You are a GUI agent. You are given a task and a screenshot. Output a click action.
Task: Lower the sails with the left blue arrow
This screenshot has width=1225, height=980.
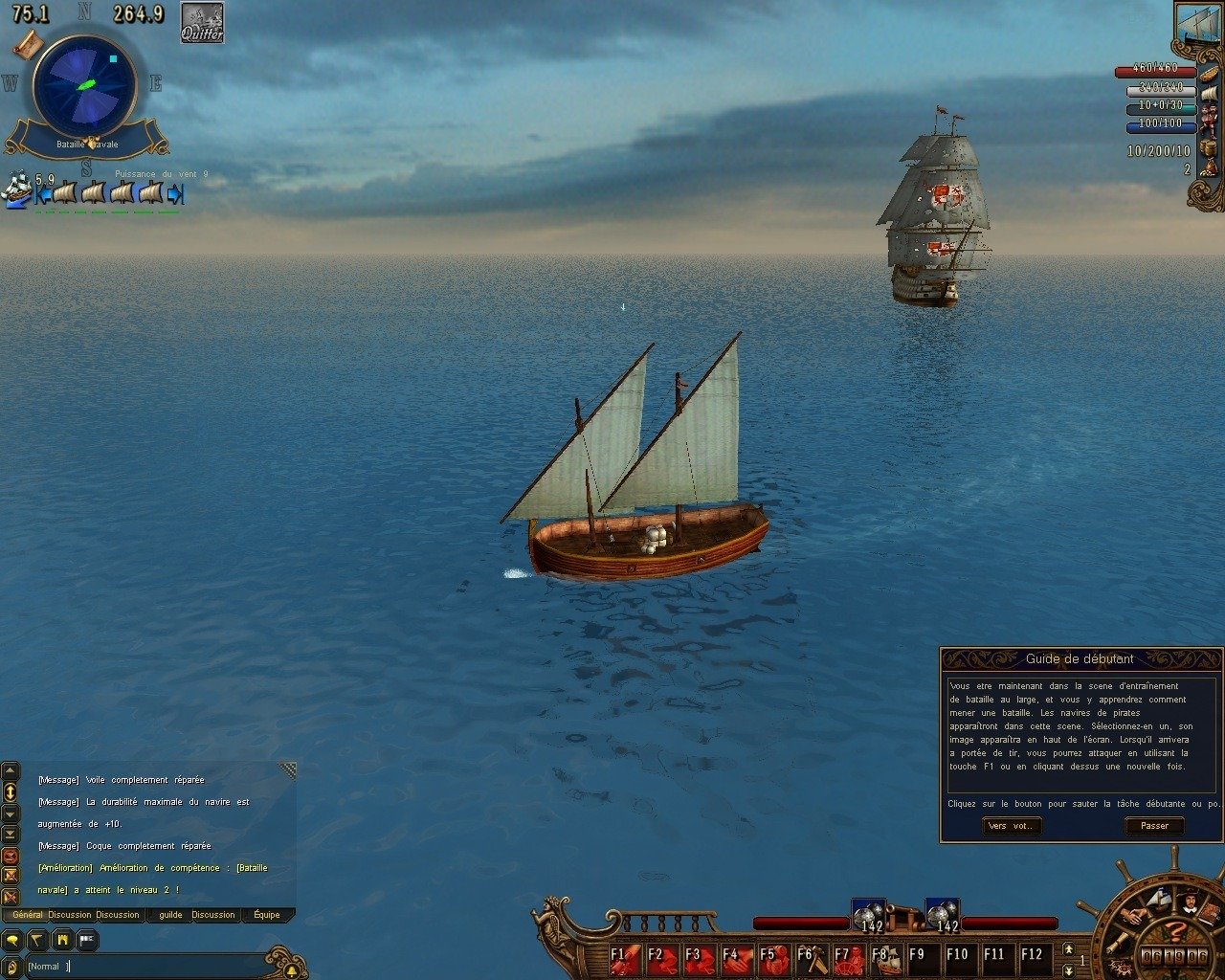tap(43, 195)
